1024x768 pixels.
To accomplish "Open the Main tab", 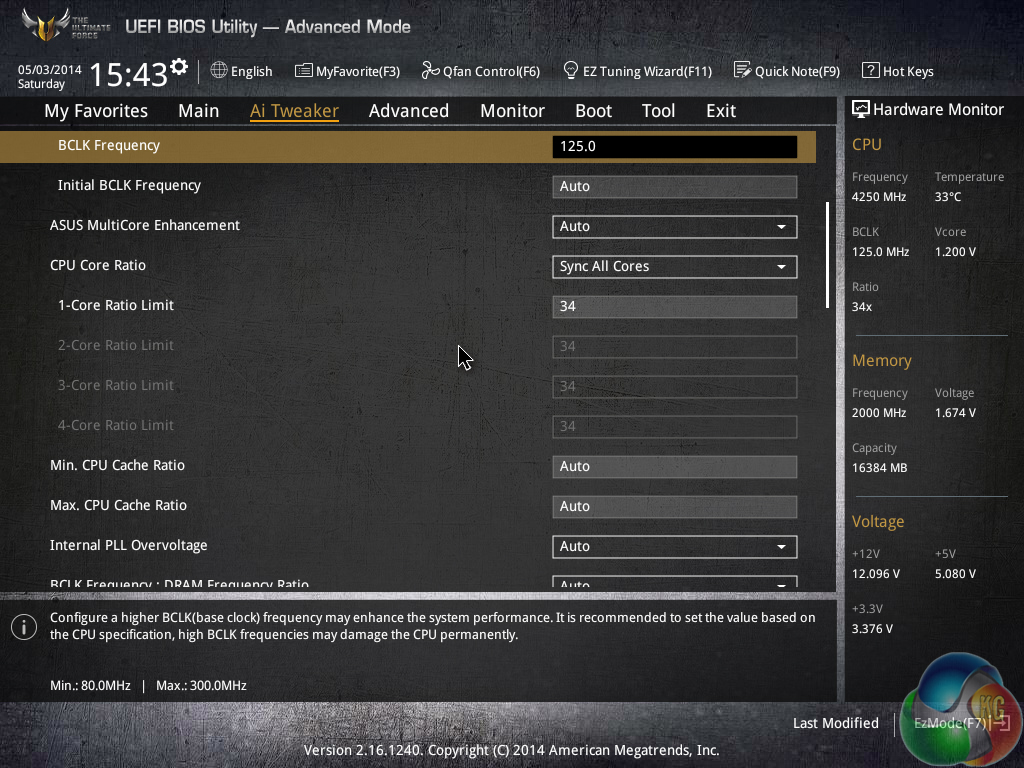I will click(198, 111).
